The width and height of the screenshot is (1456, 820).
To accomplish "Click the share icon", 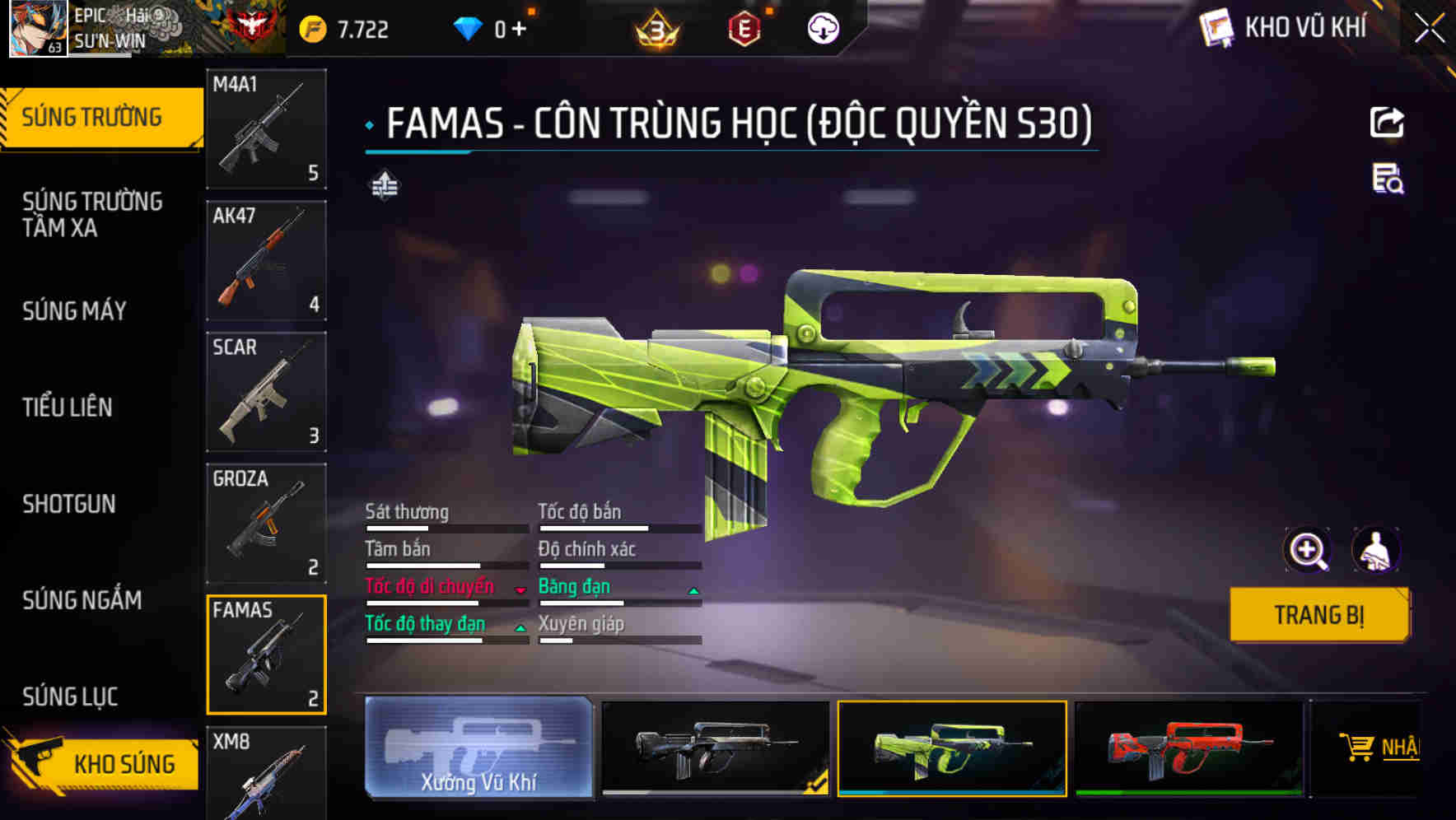I will [1387, 123].
